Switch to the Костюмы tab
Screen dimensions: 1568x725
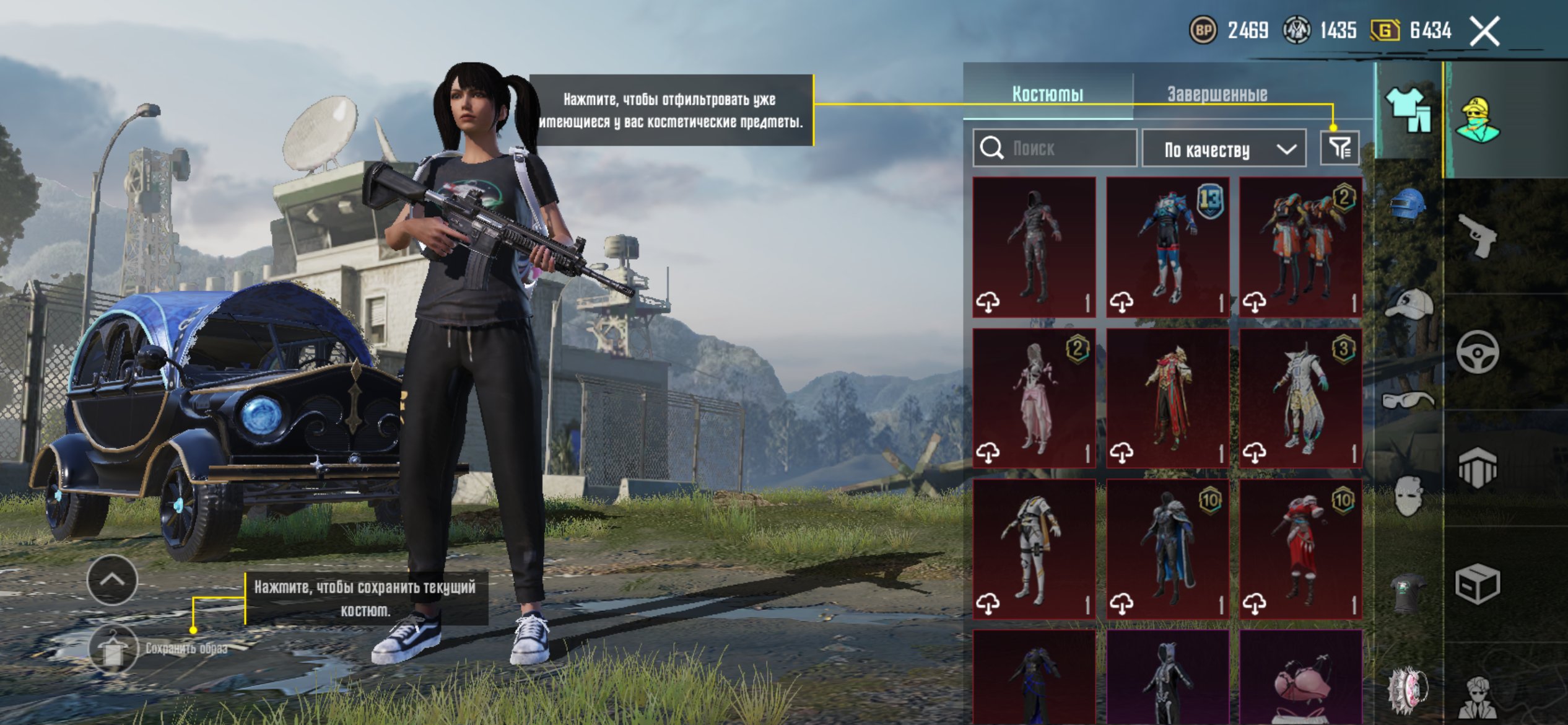(x=1047, y=94)
